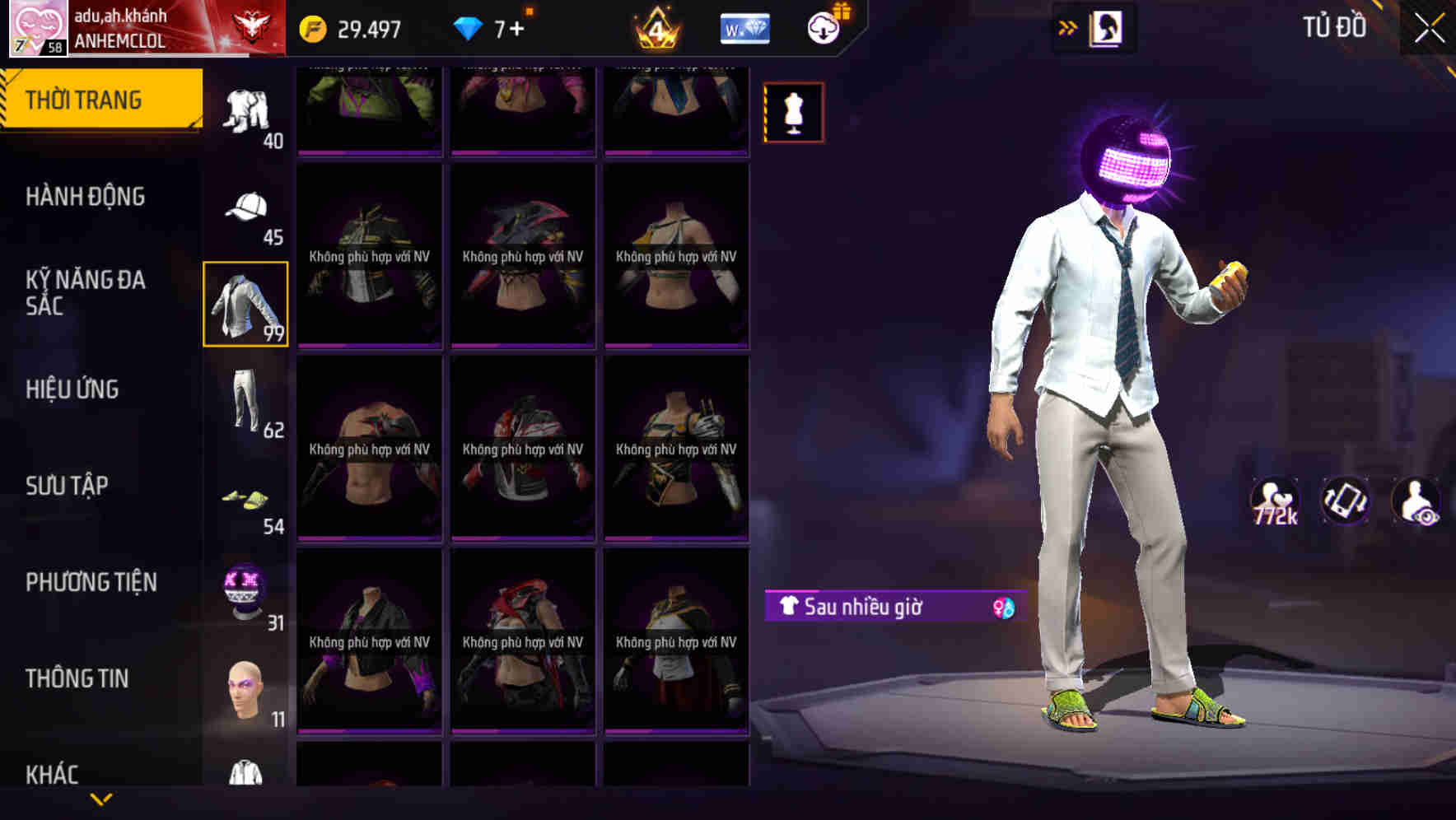Click the mannequin preset outfit icon
This screenshot has width=1456, height=820.
click(x=793, y=111)
